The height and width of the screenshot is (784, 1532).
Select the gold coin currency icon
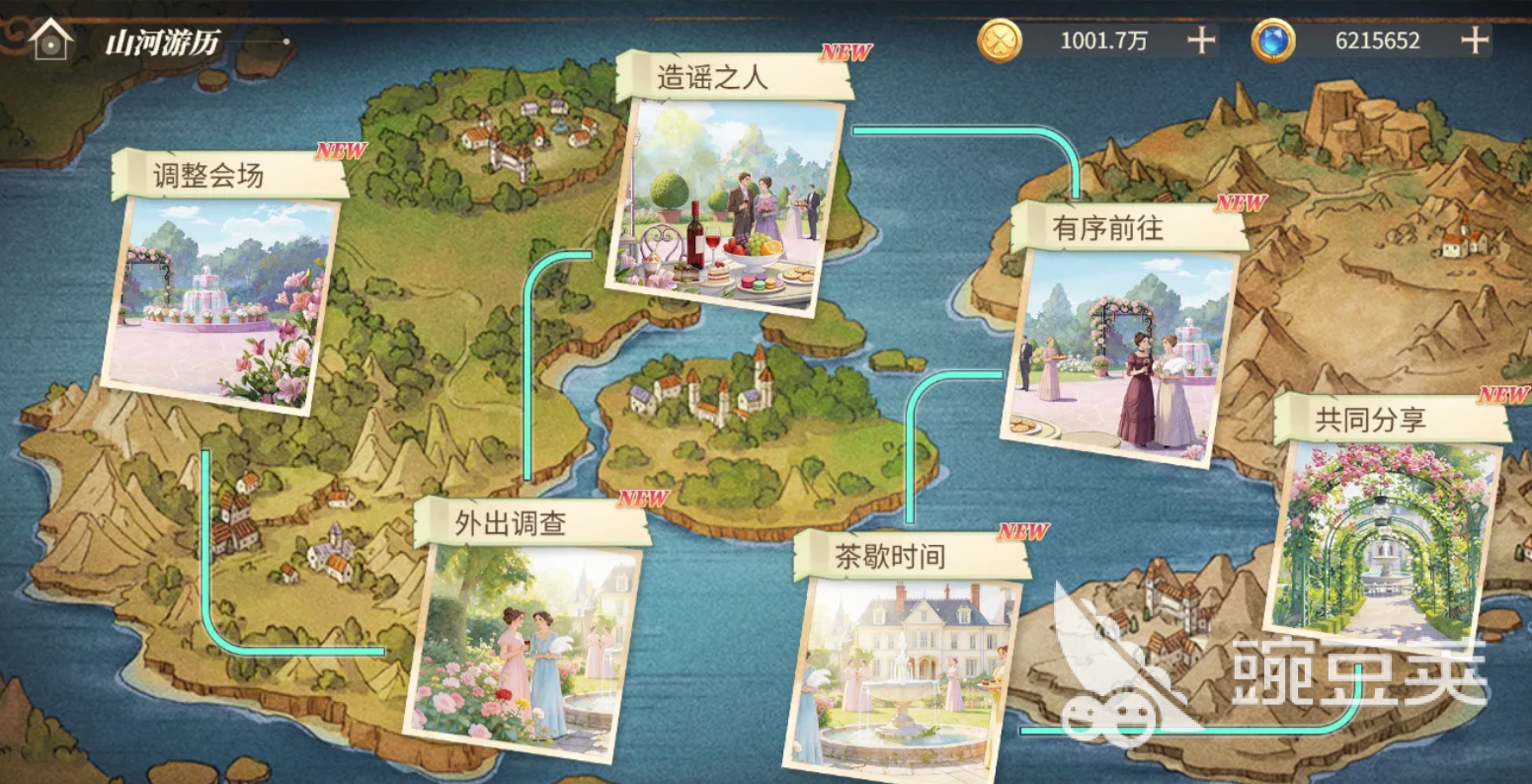pos(1003,40)
